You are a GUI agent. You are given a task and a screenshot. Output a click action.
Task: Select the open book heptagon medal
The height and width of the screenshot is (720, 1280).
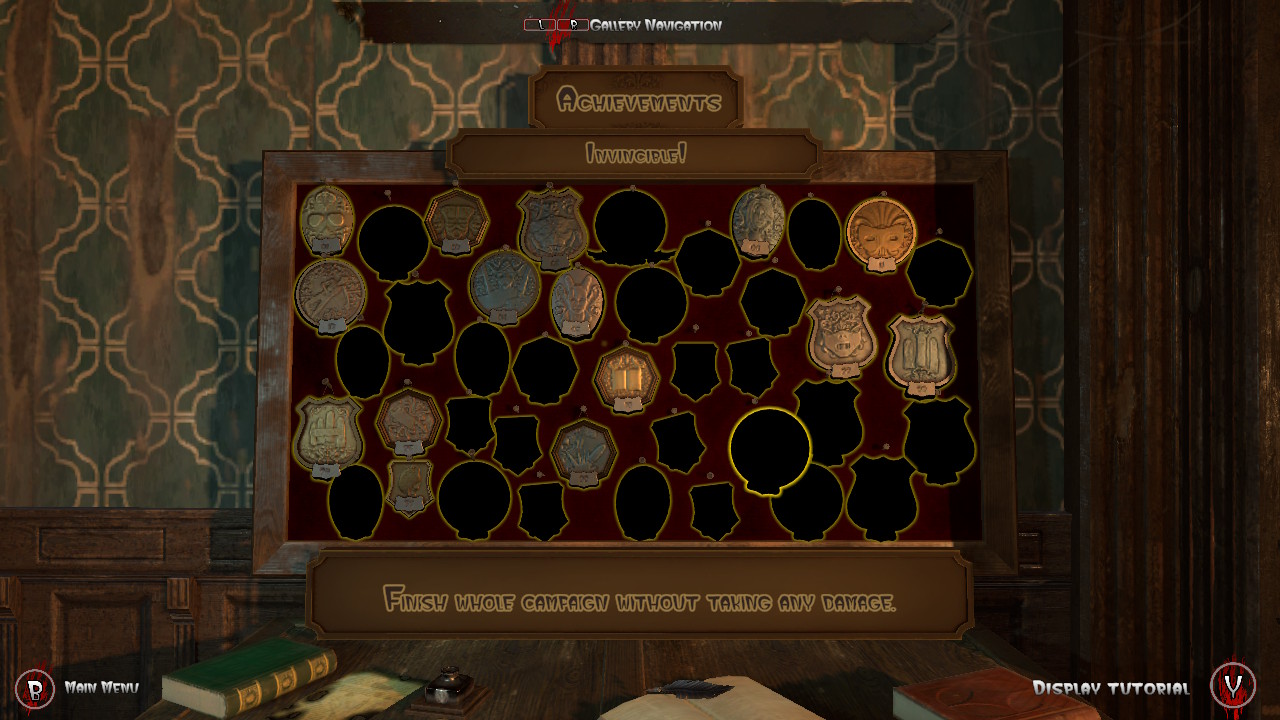[x=627, y=377]
